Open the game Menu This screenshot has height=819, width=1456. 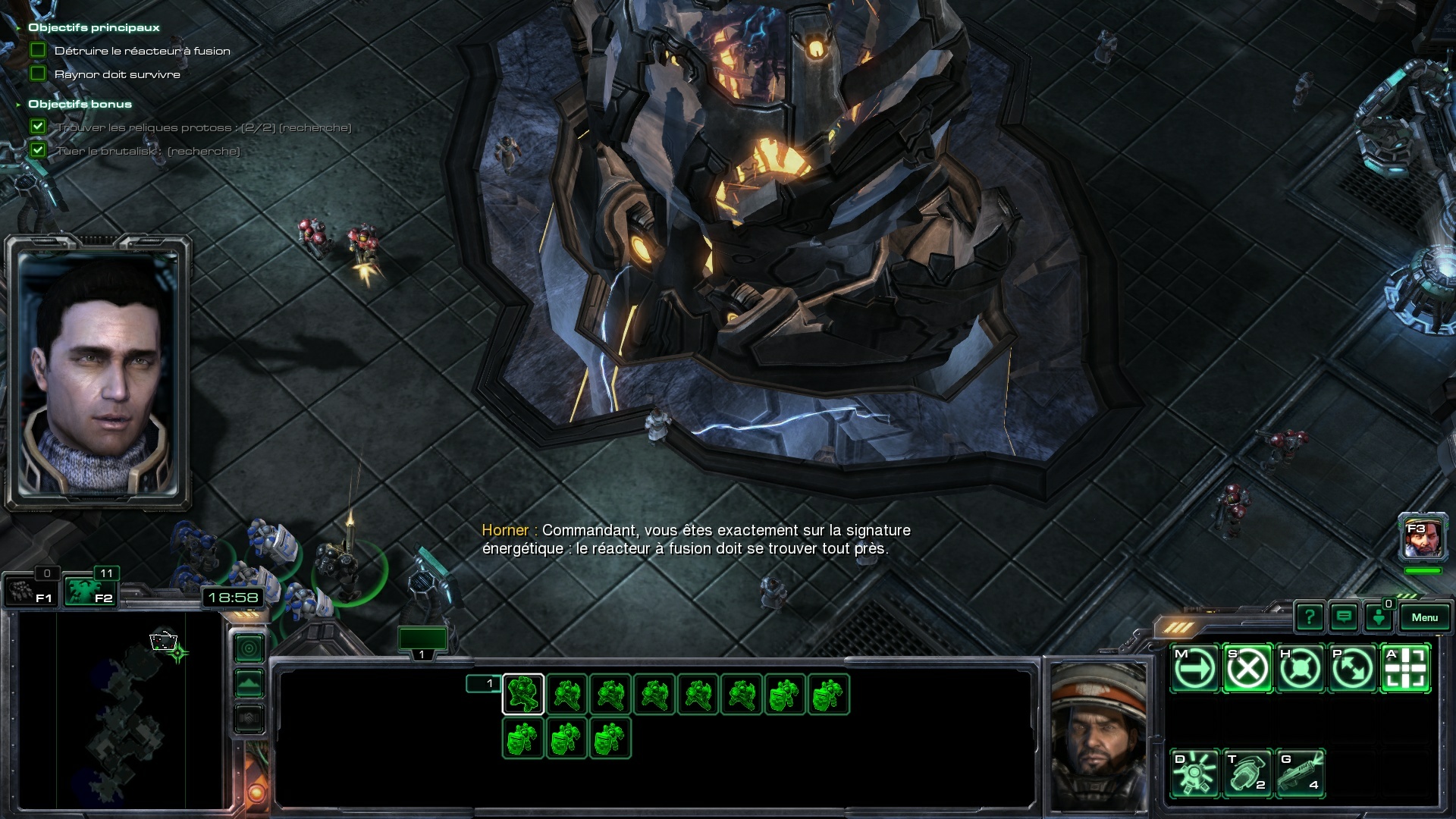(x=1424, y=617)
